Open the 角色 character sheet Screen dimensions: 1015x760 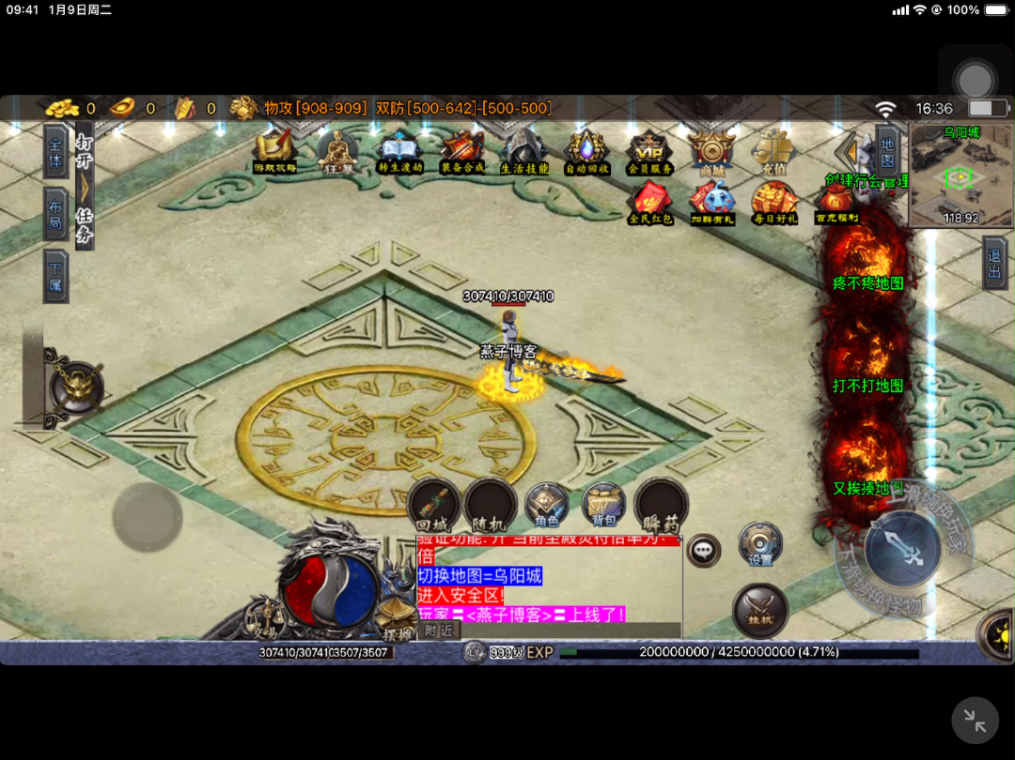(x=546, y=504)
